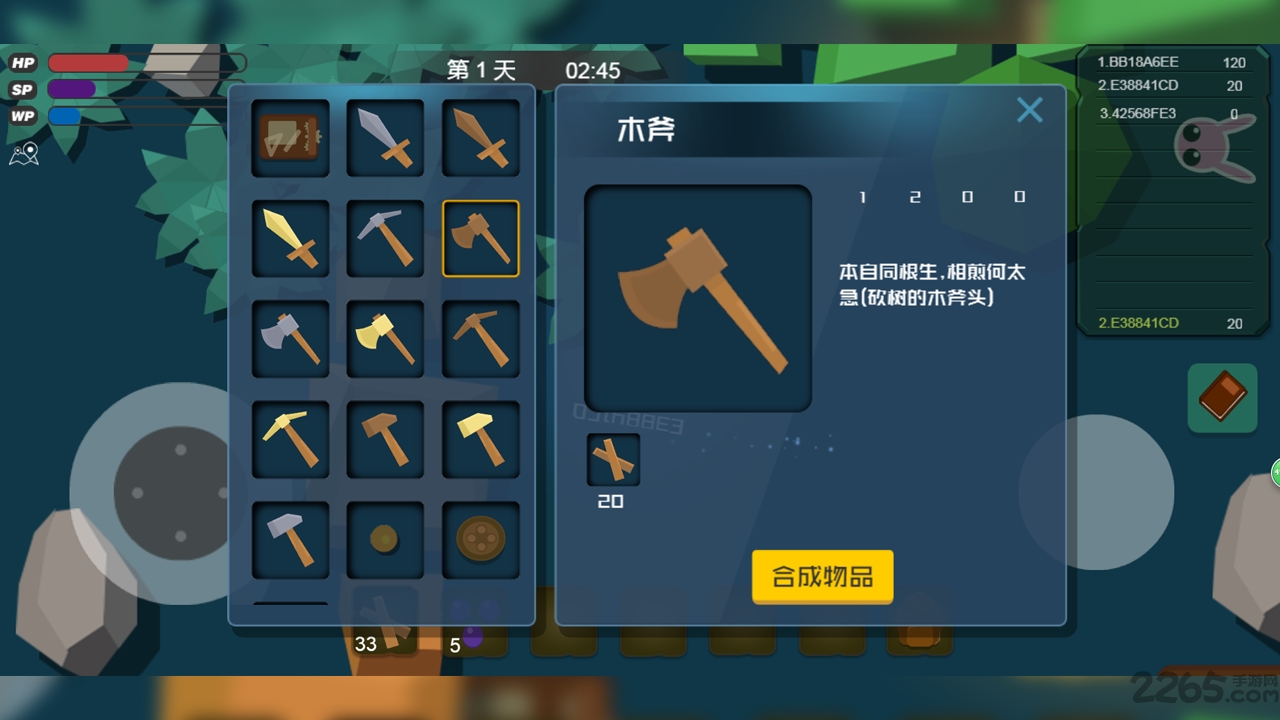
Task: Select the golden axe recipe
Action: 385,337
